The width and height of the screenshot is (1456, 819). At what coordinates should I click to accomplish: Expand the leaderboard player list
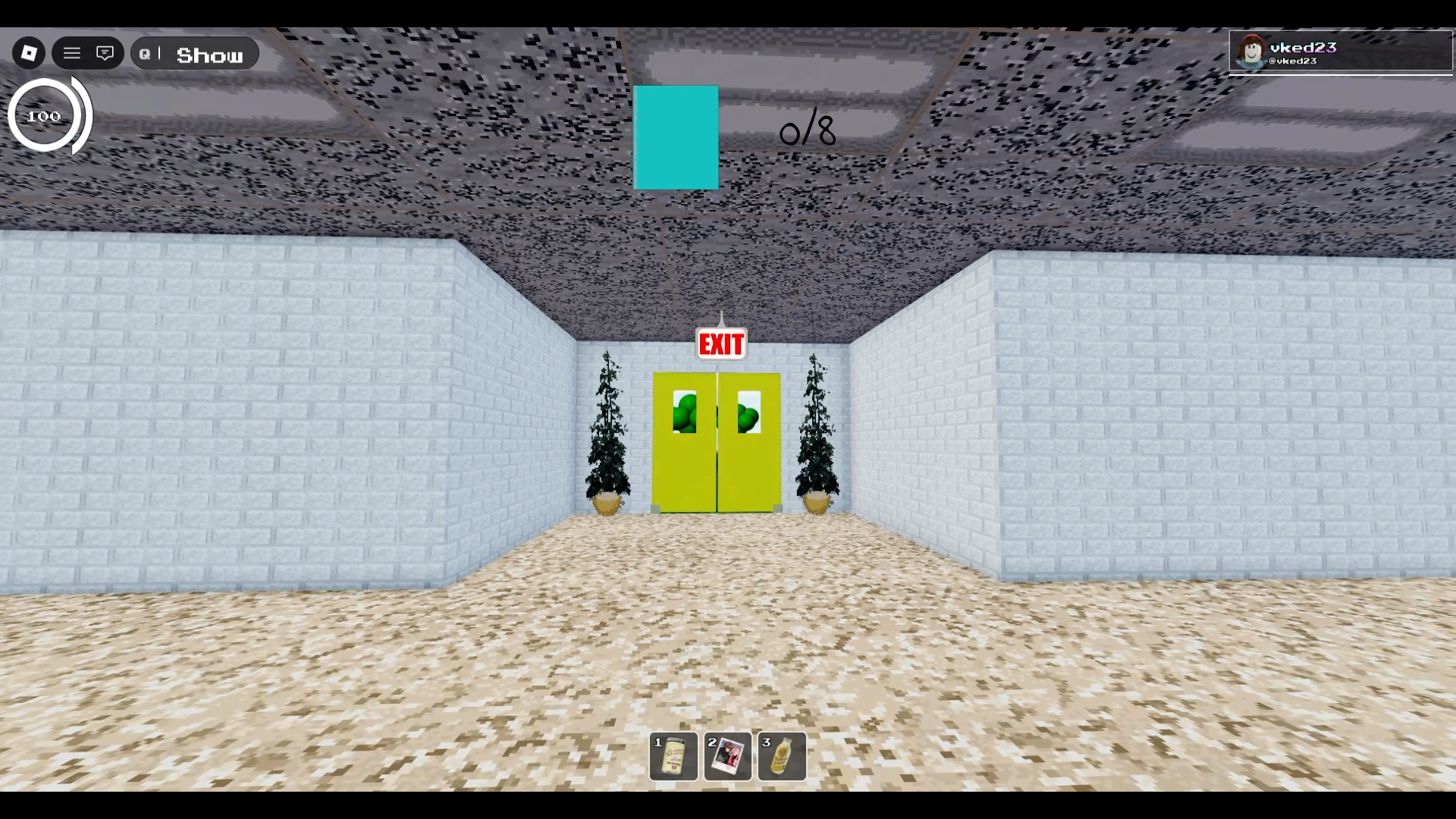coord(1338,52)
